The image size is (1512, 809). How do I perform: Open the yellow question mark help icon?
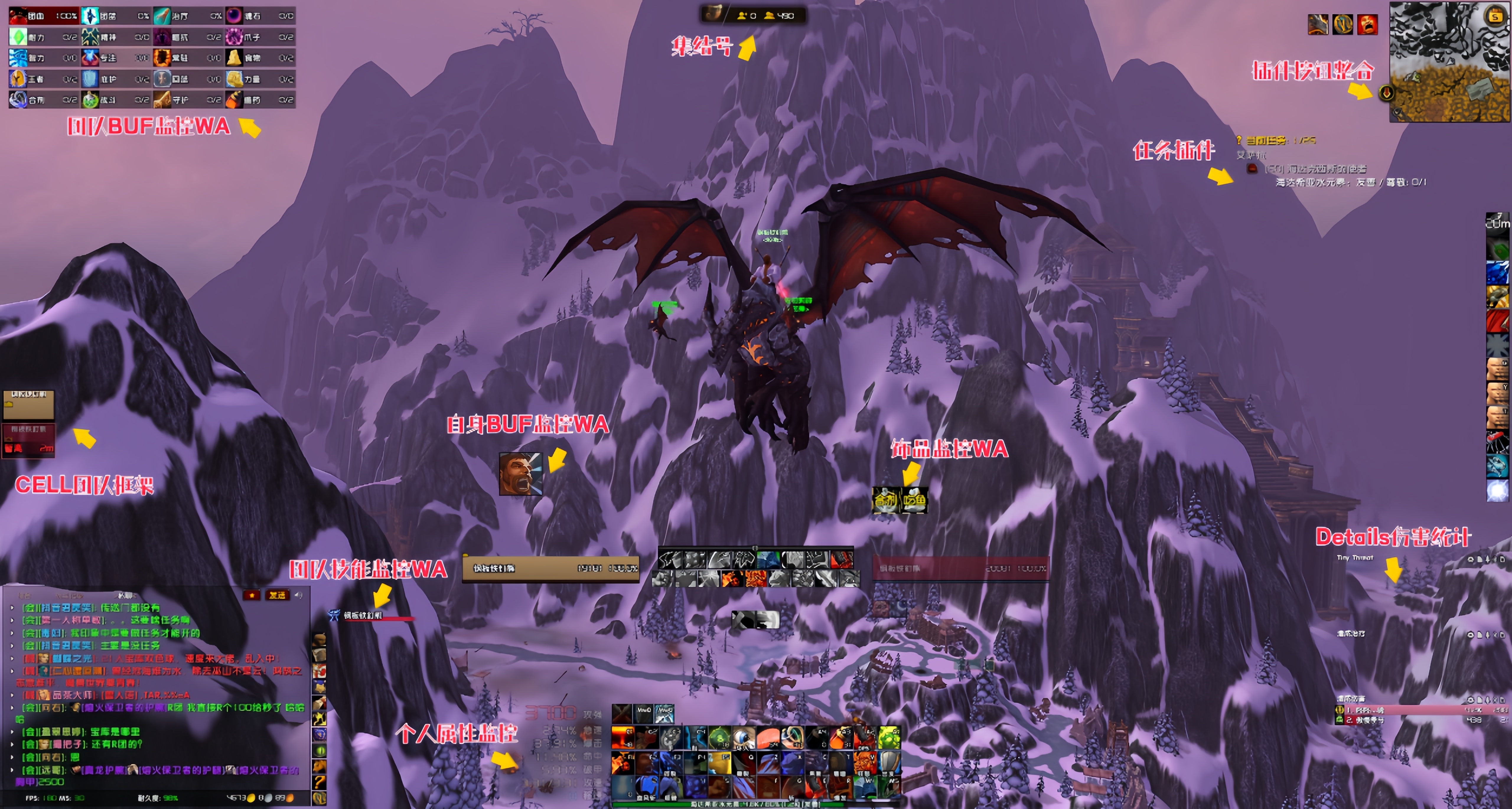(319, 782)
